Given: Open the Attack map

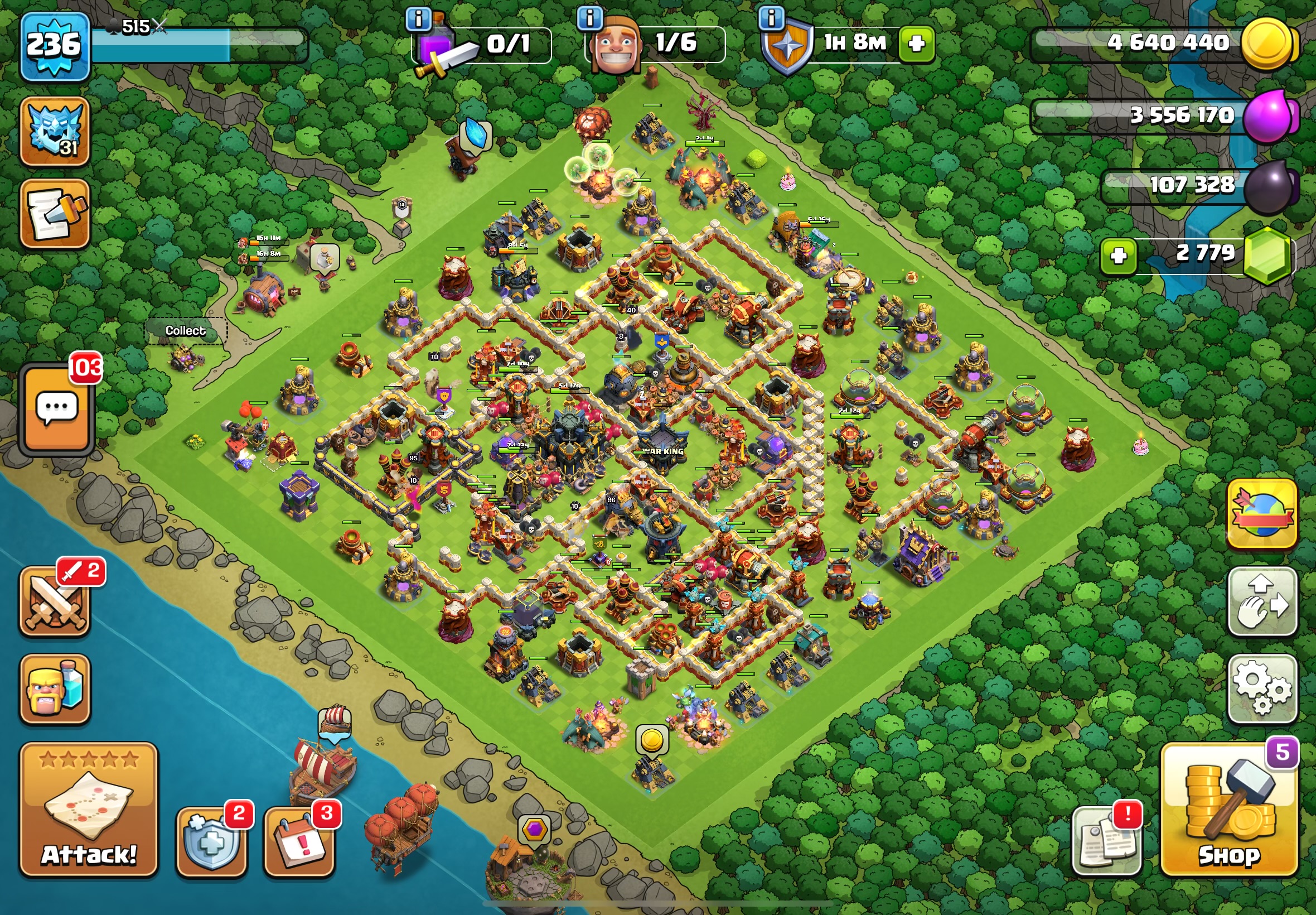Looking at the screenshot, I should tap(89, 810).
